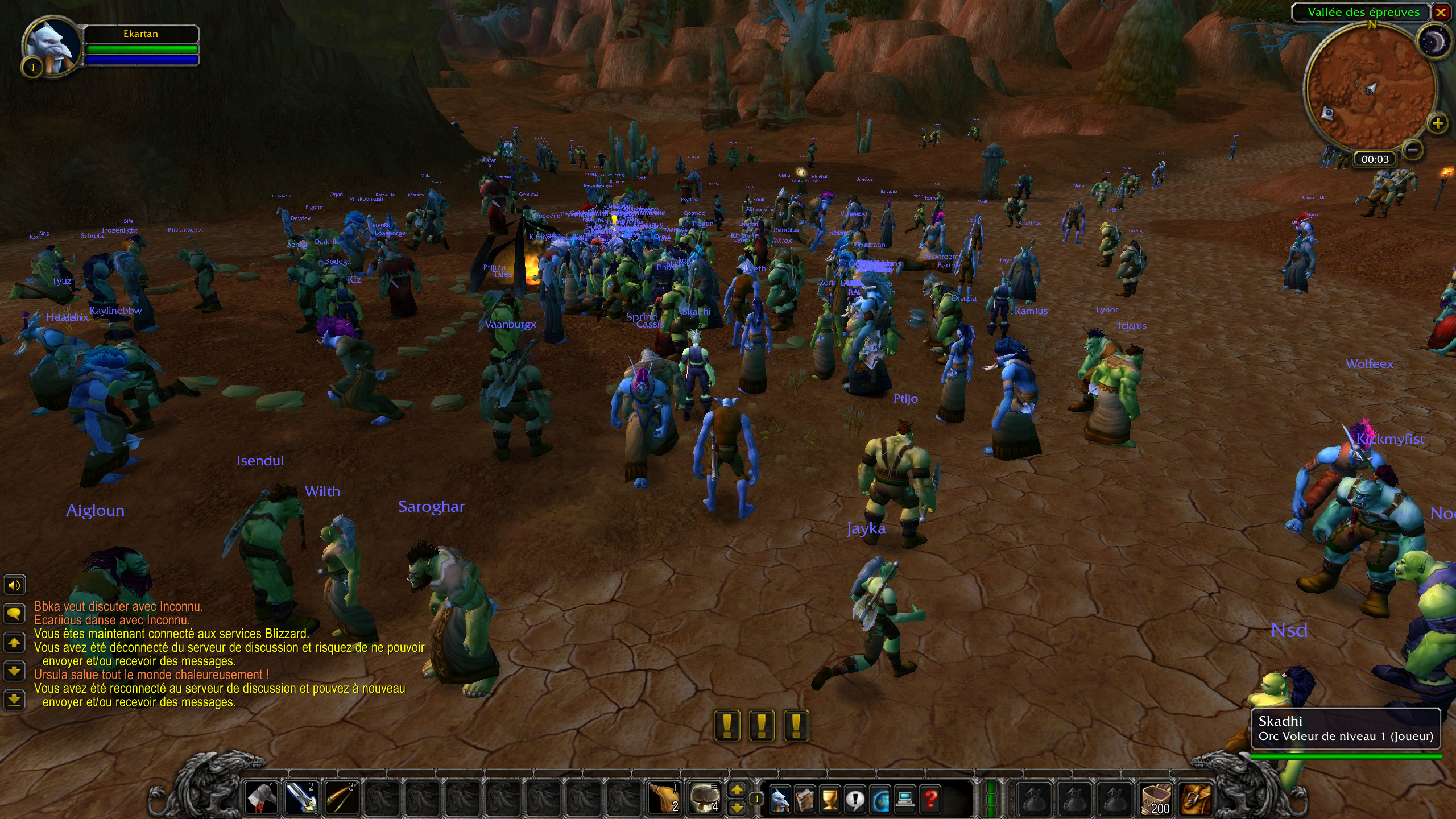This screenshot has height=819, width=1456.
Task: Open the red question mark help button
Action: point(930,800)
